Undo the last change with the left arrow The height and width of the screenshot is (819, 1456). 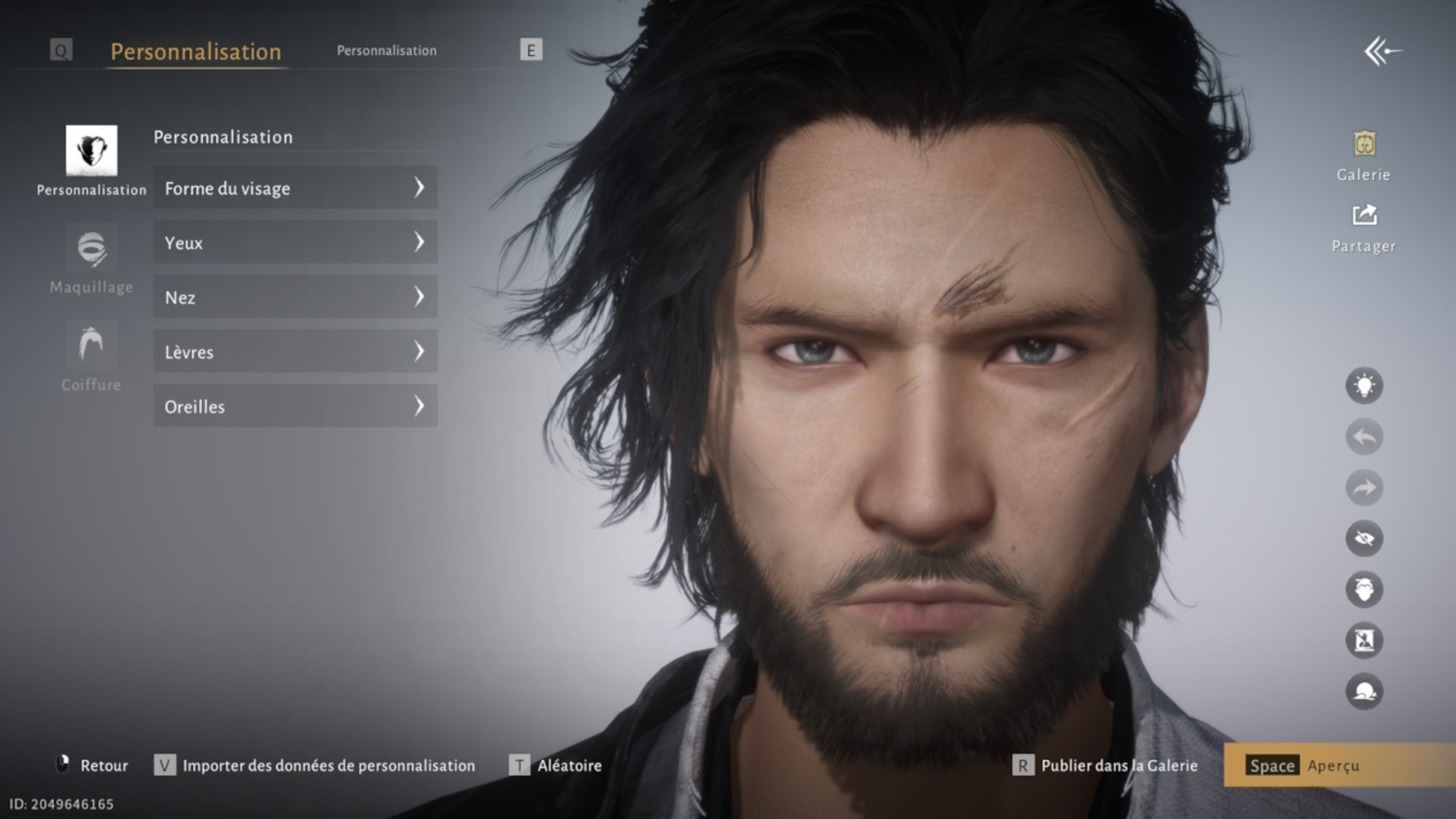pos(1364,437)
